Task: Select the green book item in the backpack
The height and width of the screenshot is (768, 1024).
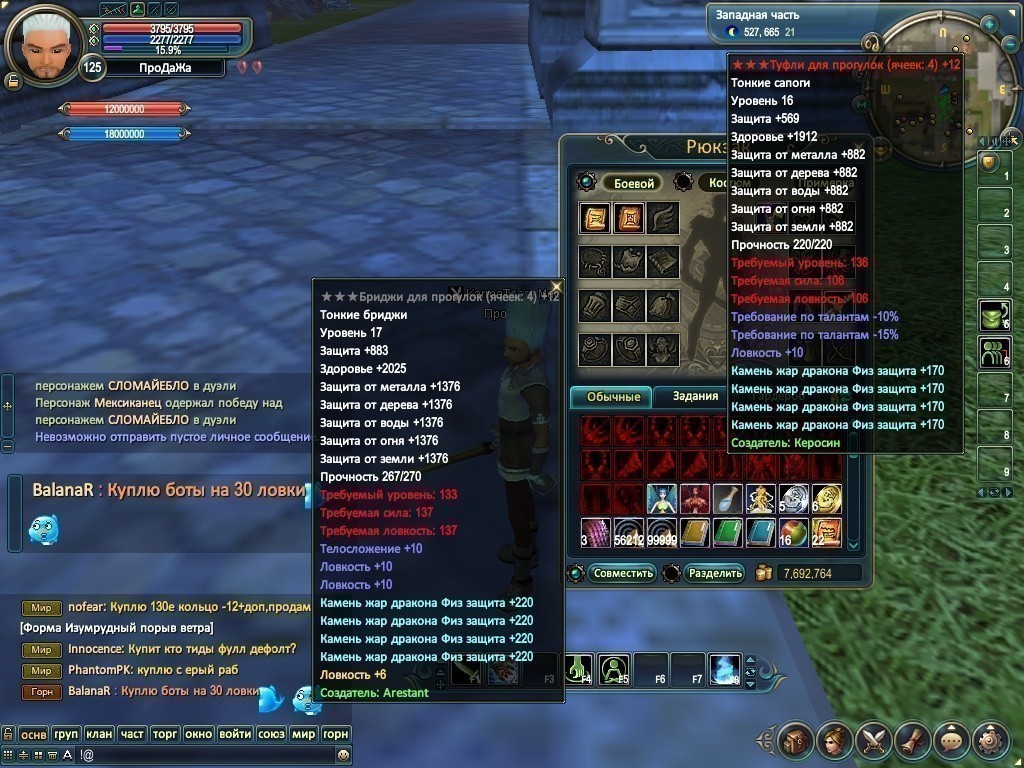Action: pos(727,532)
